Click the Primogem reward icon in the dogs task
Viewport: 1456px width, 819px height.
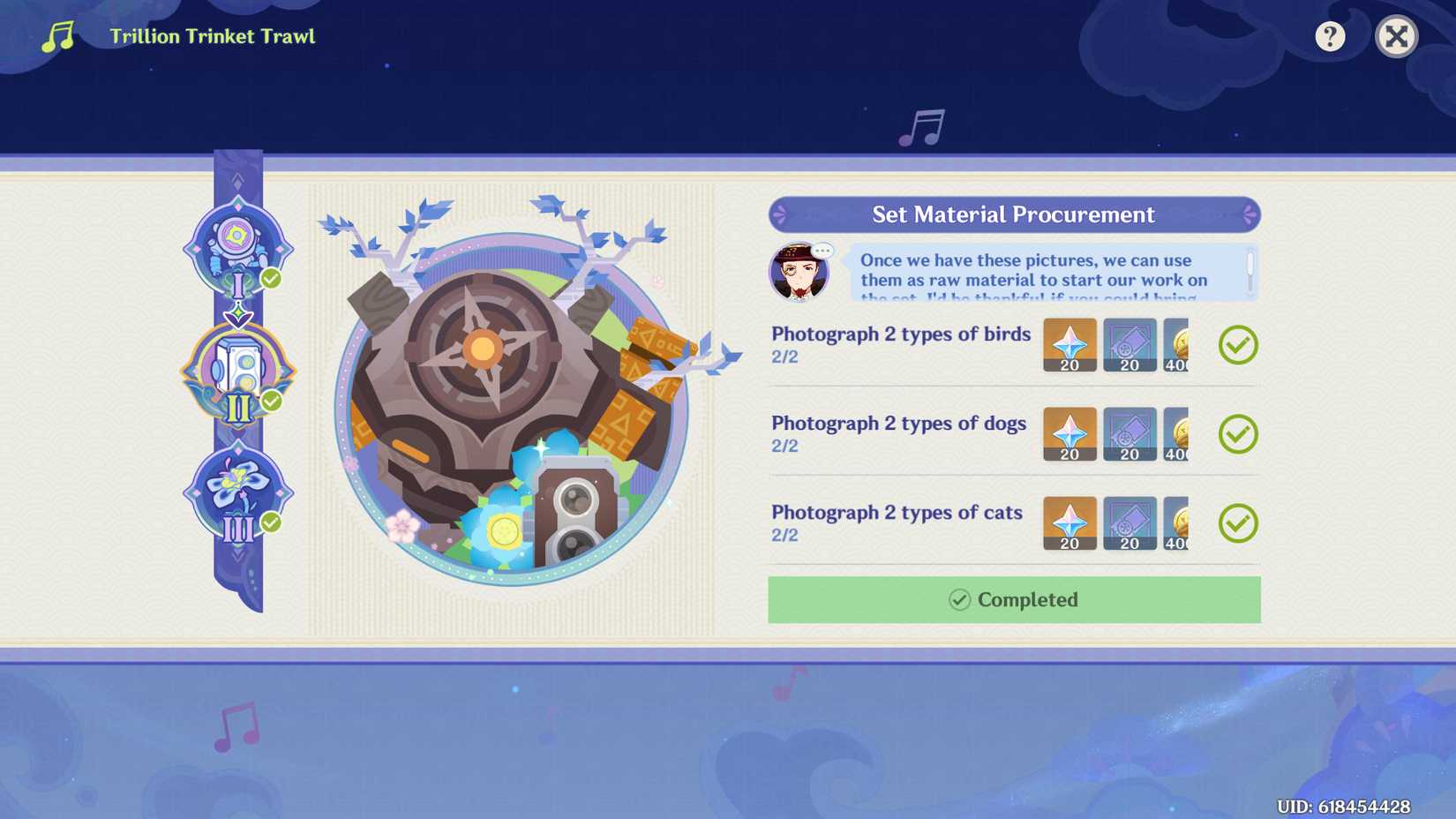click(1069, 435)
